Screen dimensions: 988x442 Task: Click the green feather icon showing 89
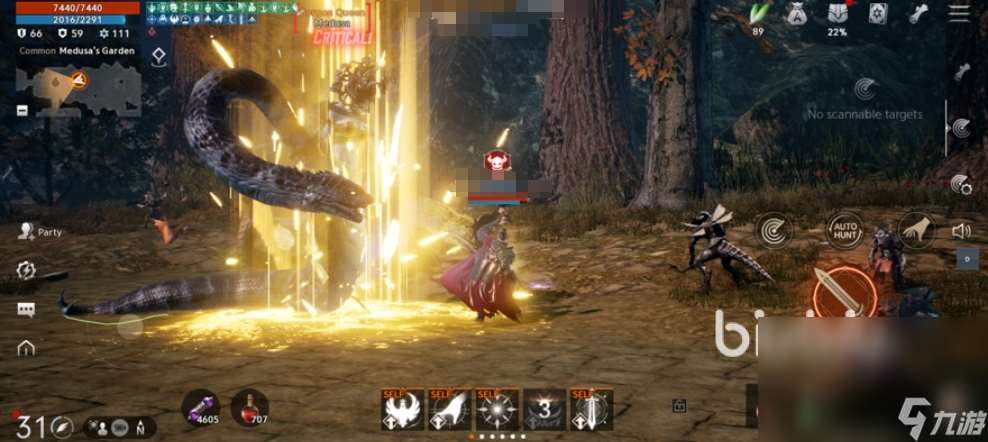[x=759, y=14]
